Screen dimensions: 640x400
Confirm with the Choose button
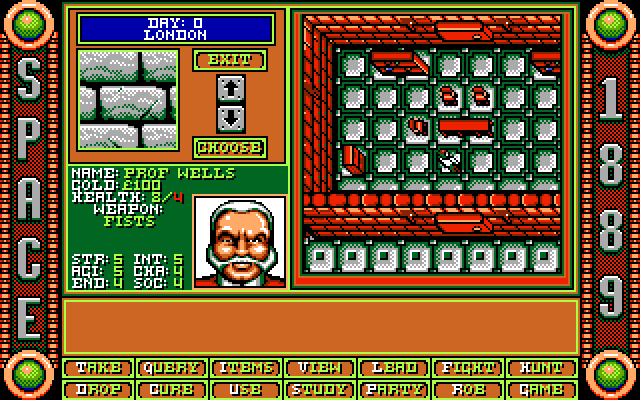[x=230, y=147]
